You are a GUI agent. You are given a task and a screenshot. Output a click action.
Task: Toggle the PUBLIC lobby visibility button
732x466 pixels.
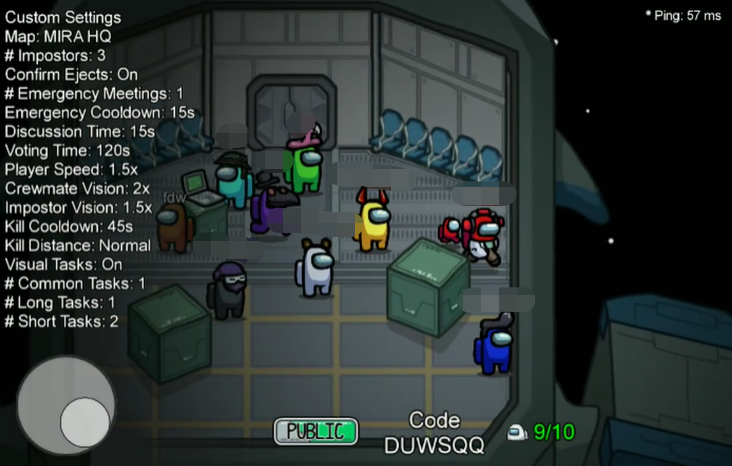pyautogui.click(x=316, y=431)
